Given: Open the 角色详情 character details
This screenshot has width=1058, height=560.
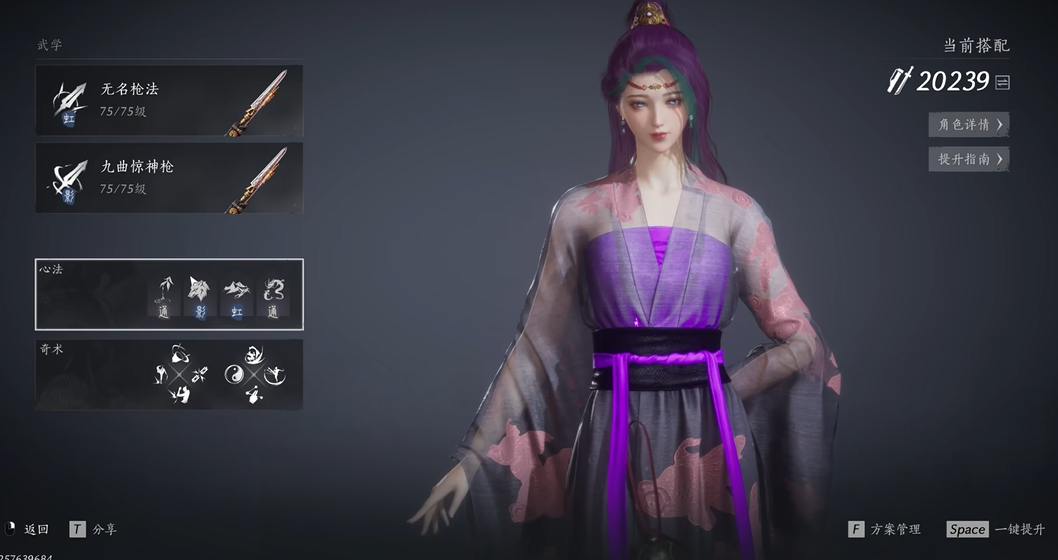Looking at the screenshot, I should coord(968,124).
